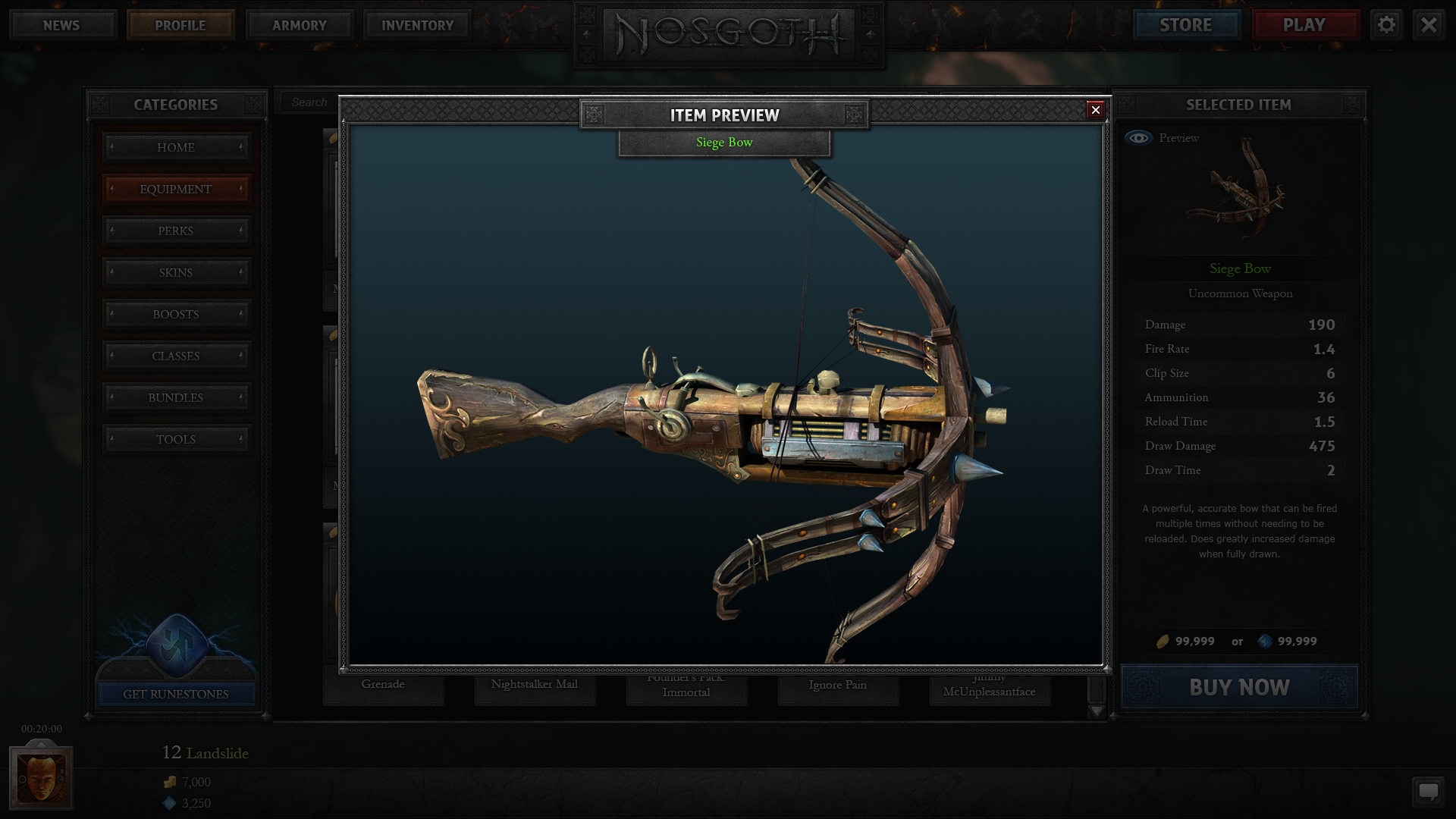1456x819 pixels.
Task: Open the chat bubble icon
Action: point(1428,792)
